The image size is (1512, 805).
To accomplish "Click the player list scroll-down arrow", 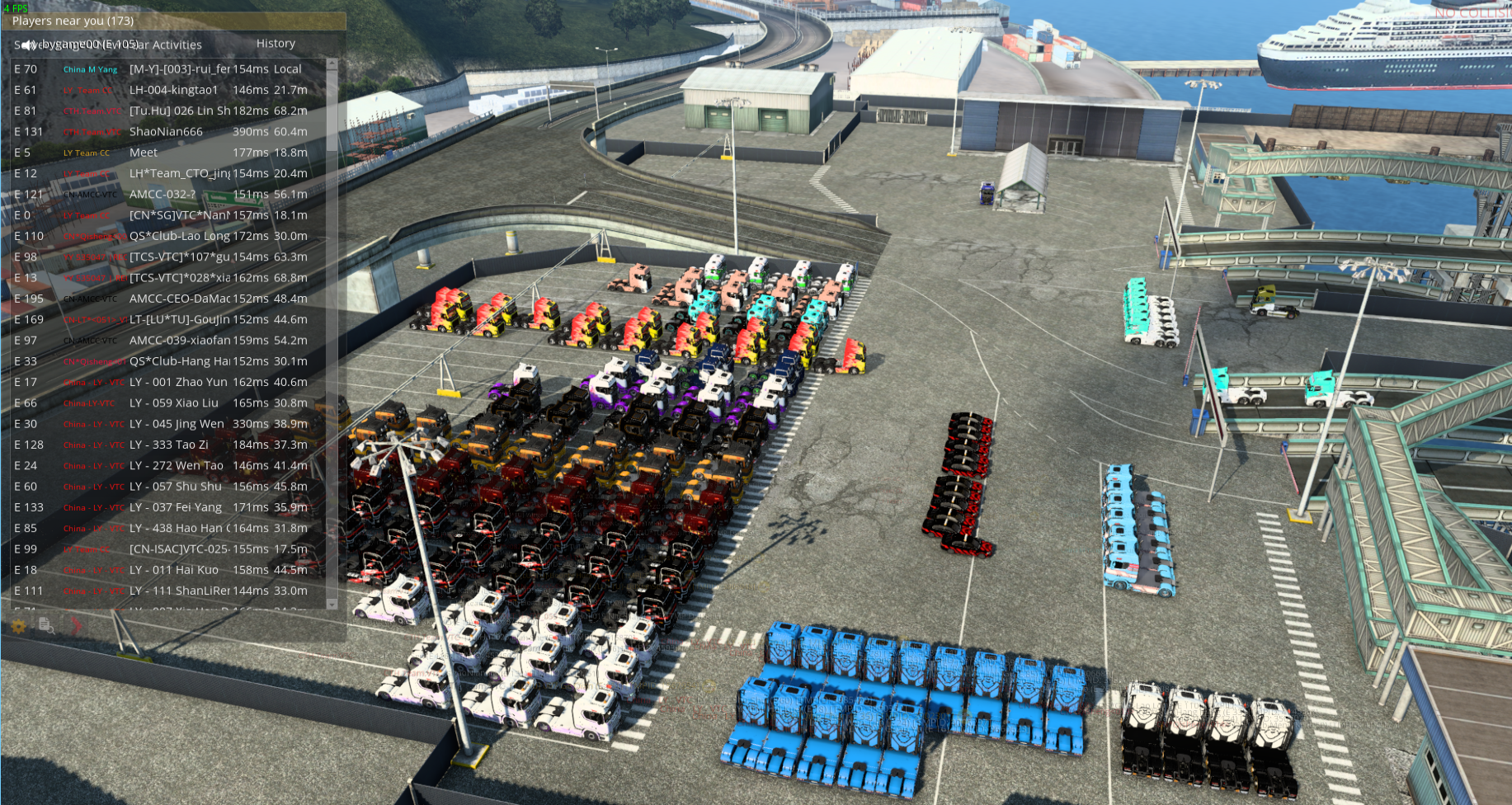I will pyautogui.click(x=332, y=604).
